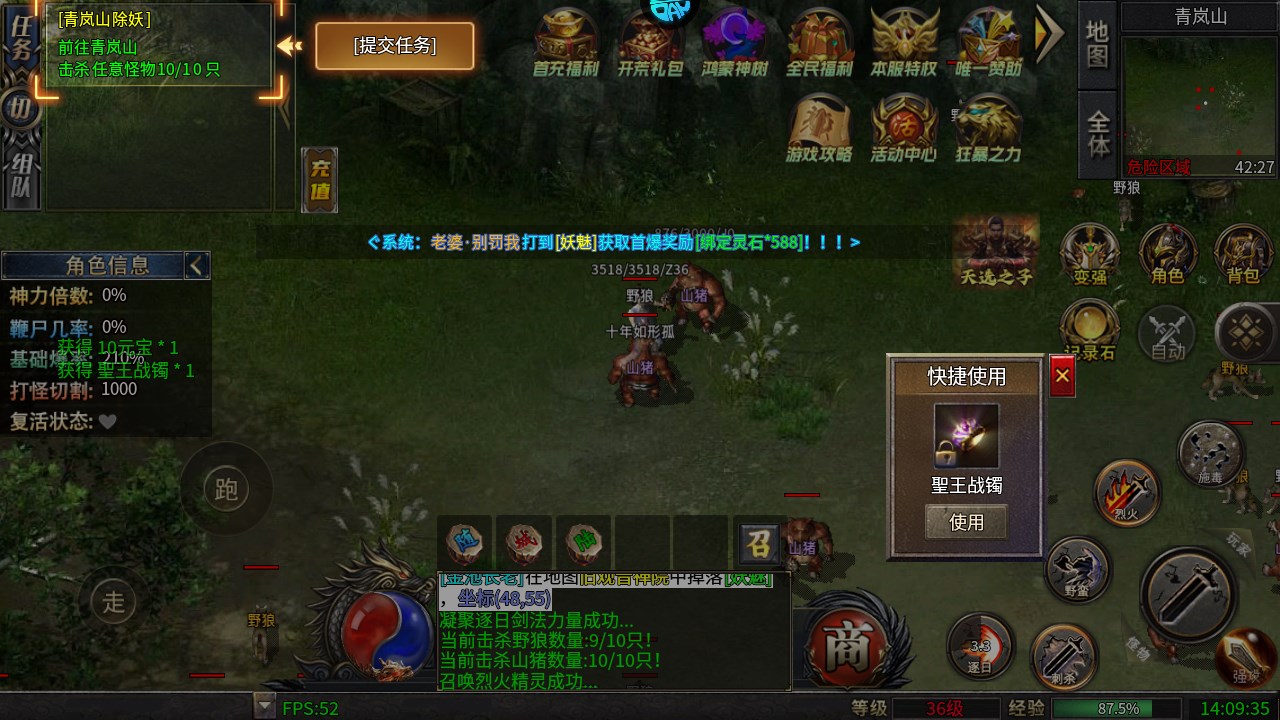Expand the top banner with the right chevron
Image resolution: width=1280 pixels, height=720 pixels.
(1049, 35)
